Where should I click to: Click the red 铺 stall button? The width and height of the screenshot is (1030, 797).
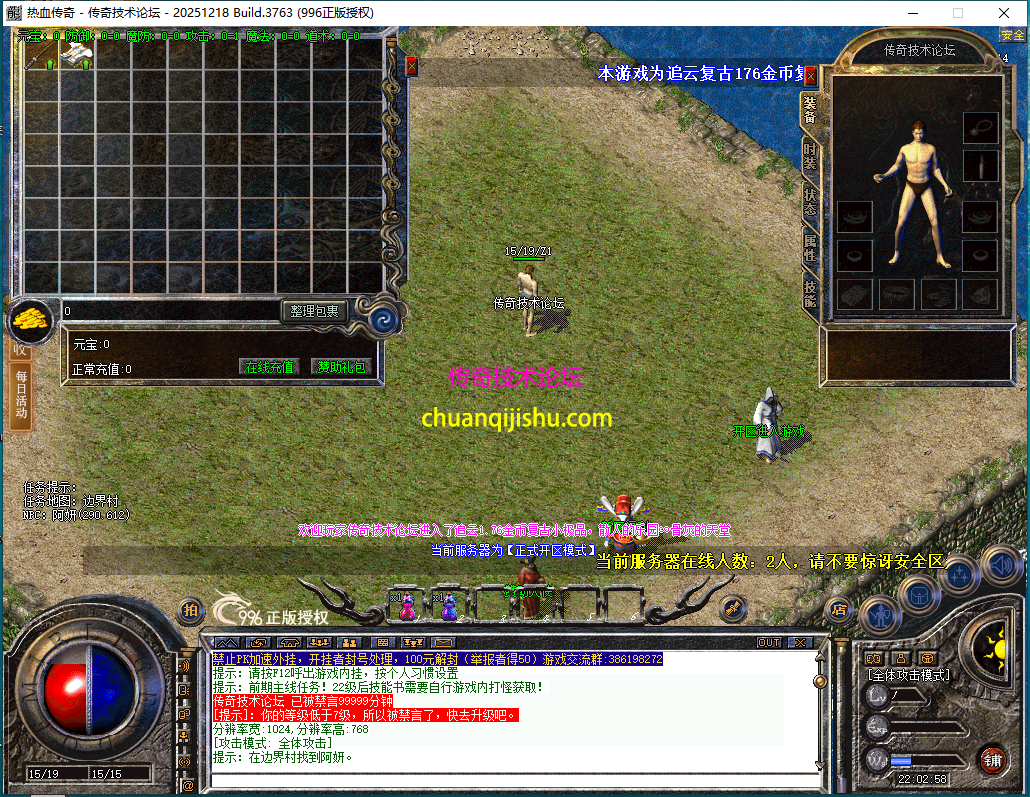992,759
